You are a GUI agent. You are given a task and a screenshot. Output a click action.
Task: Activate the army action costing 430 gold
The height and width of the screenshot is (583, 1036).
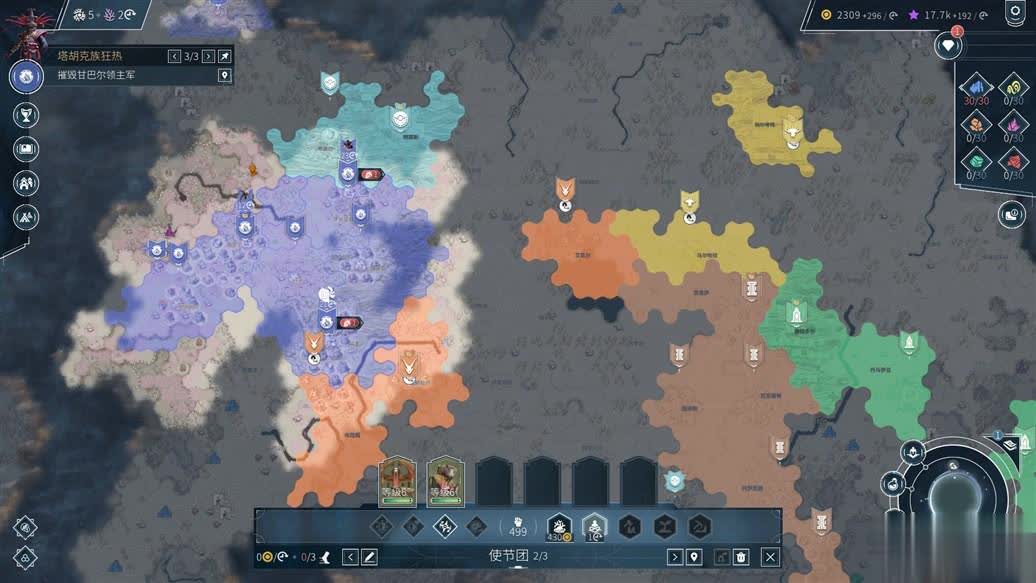point(558,526)
